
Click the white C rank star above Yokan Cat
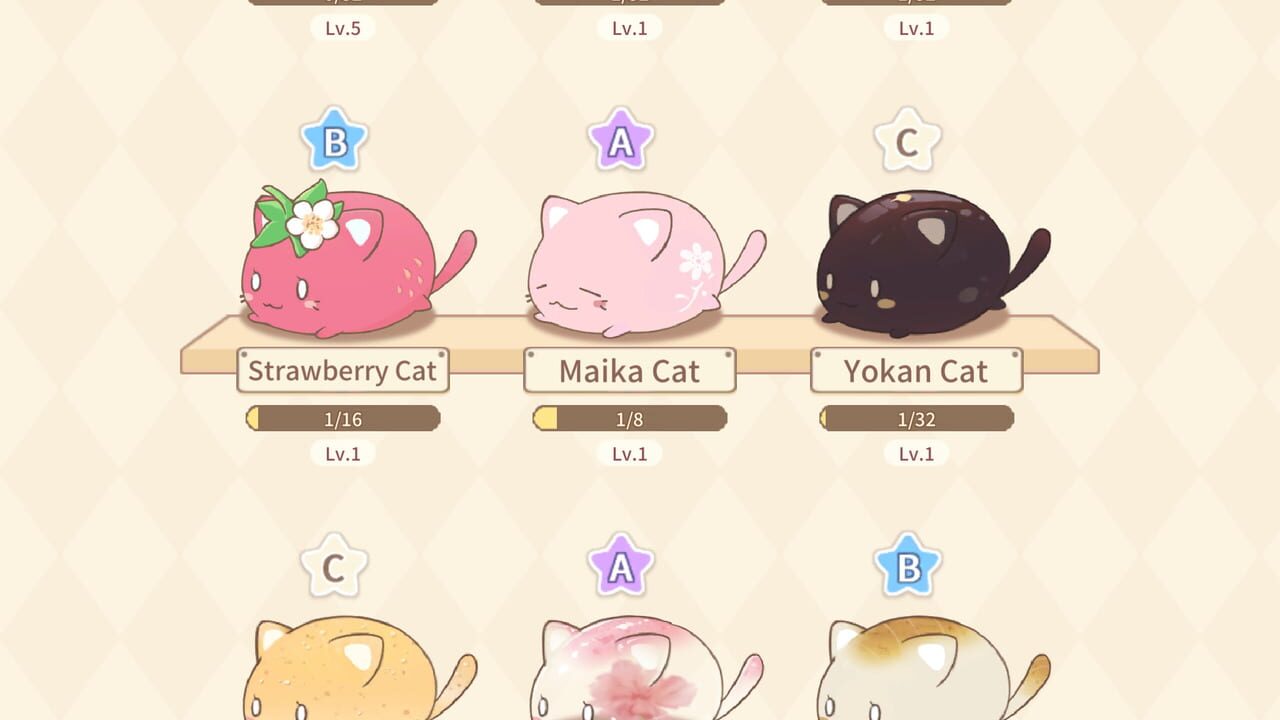906,140
